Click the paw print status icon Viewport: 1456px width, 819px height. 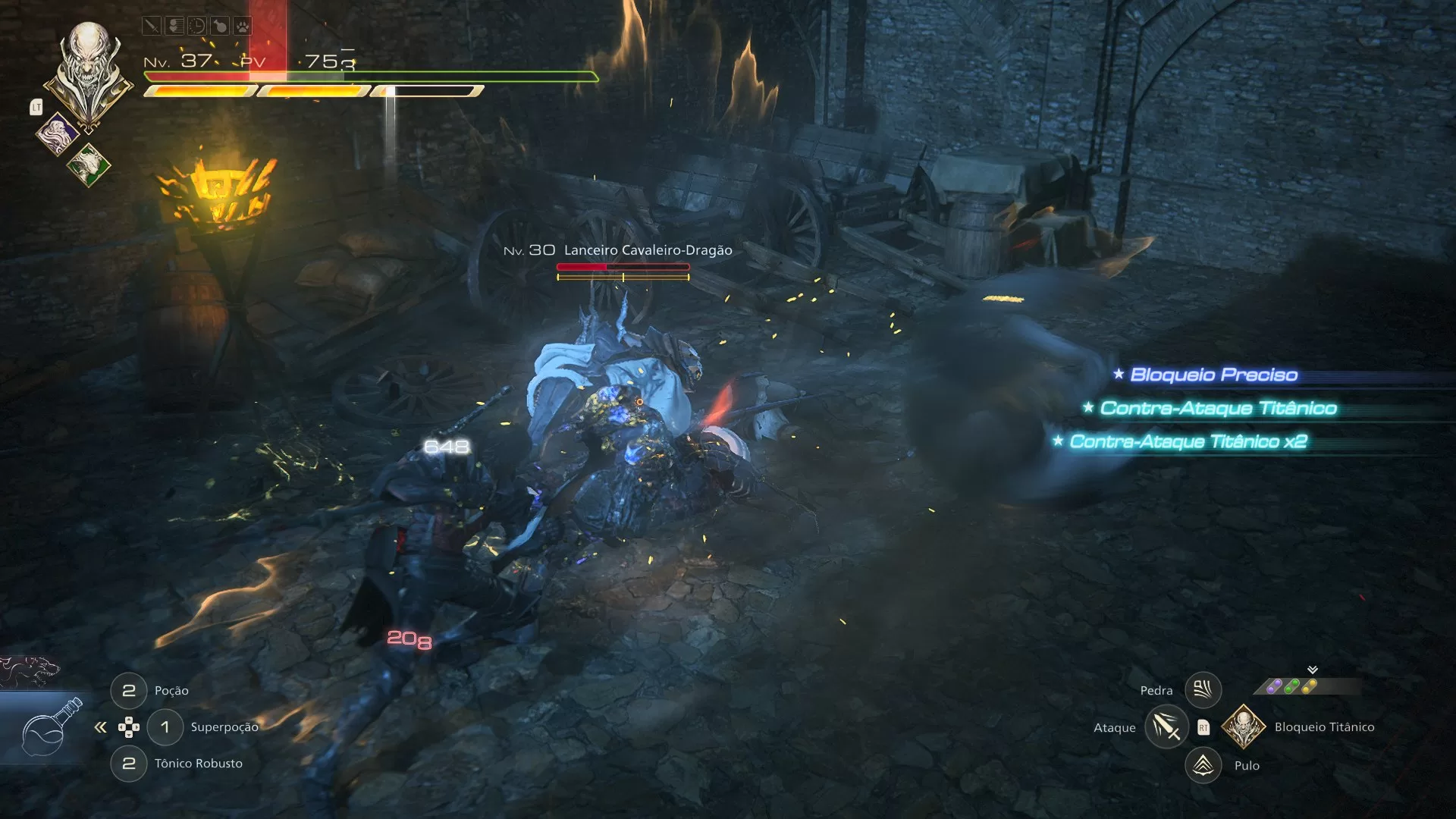coord(243,27)
